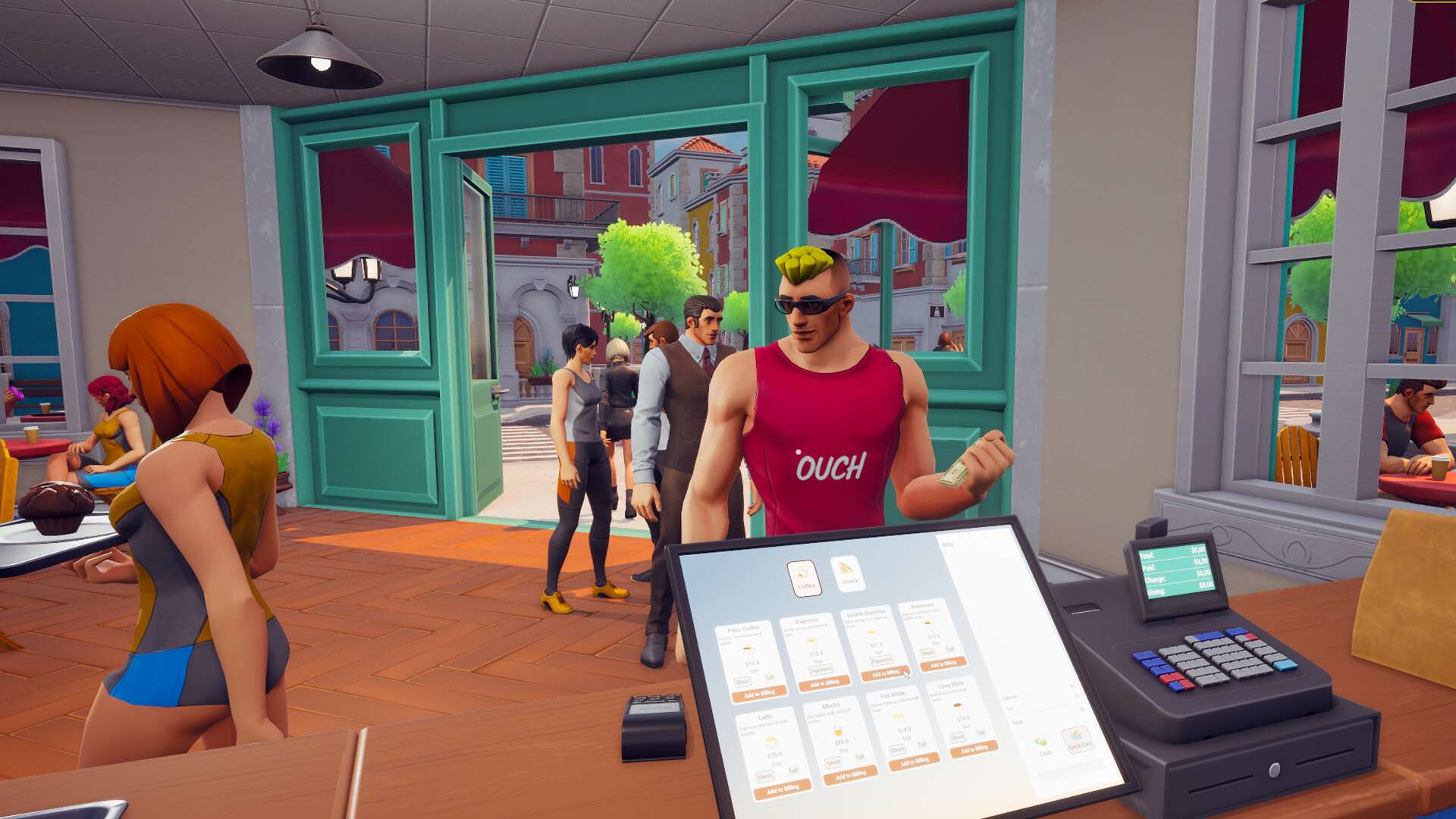1456x819 pixels.
Task: Set Mocha size to Short
Action: (833, 762)
